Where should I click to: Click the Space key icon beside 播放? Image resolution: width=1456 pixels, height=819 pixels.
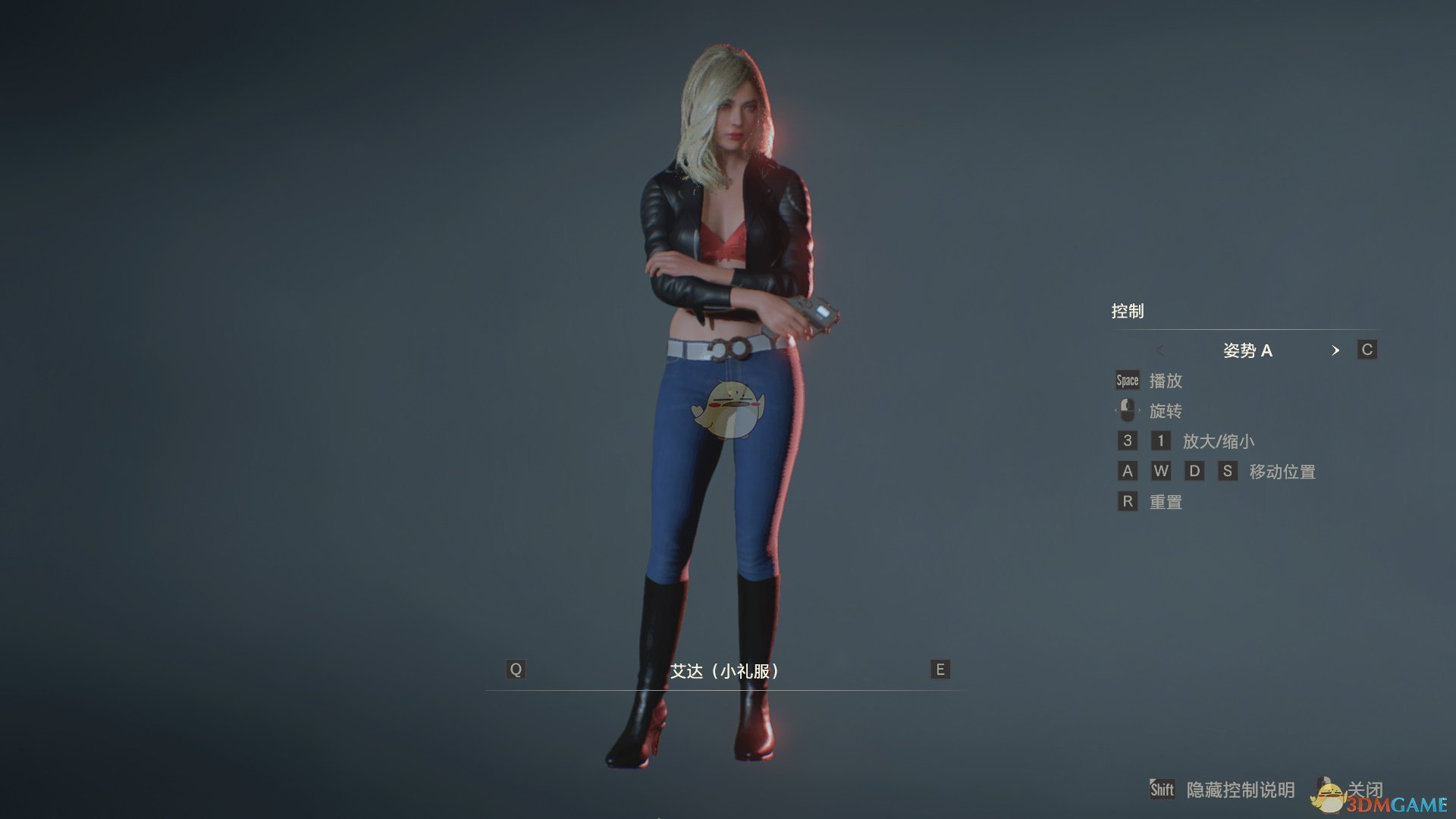point(1126,380)
